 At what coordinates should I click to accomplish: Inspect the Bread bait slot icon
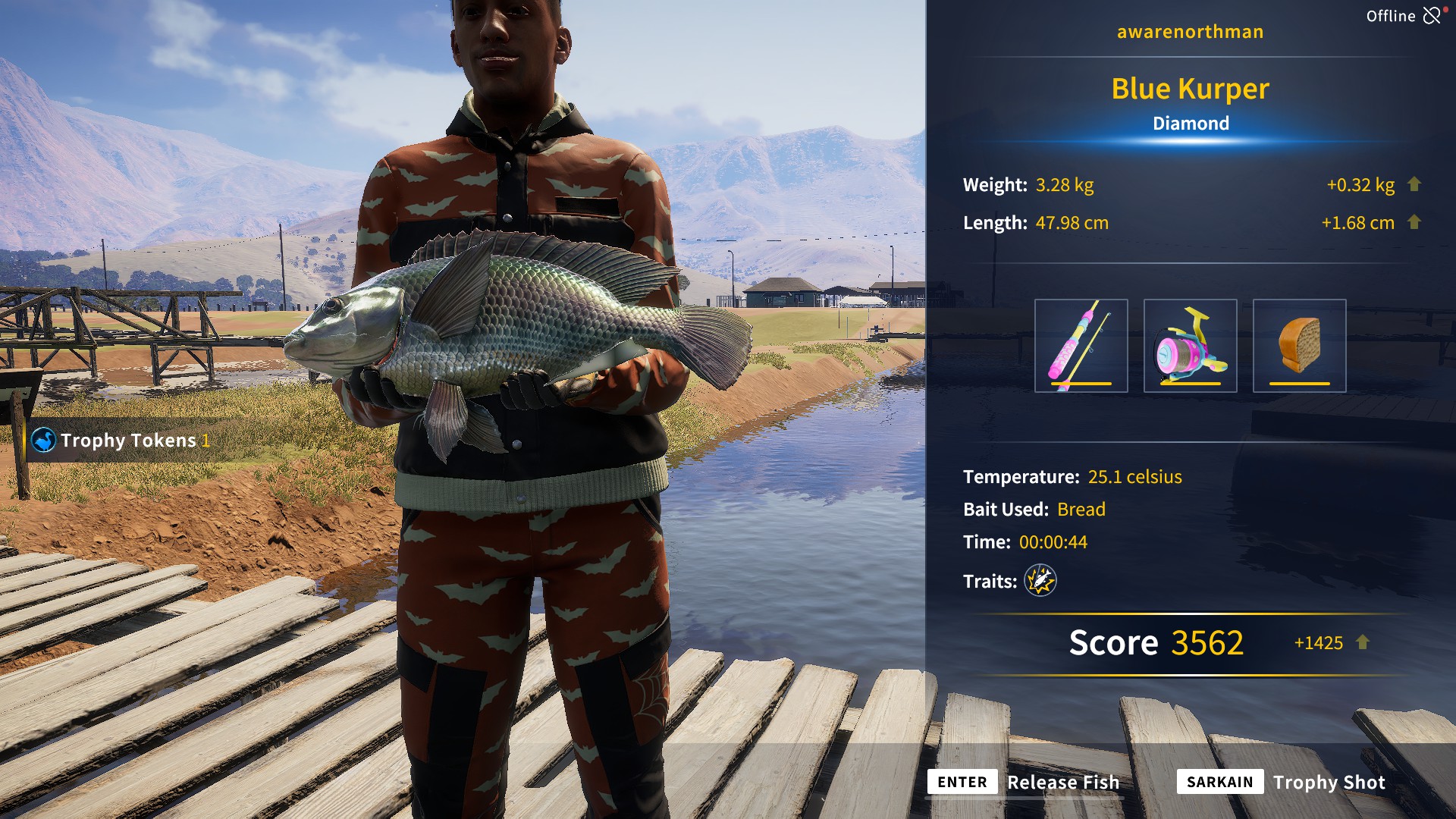click(1298, 345)
